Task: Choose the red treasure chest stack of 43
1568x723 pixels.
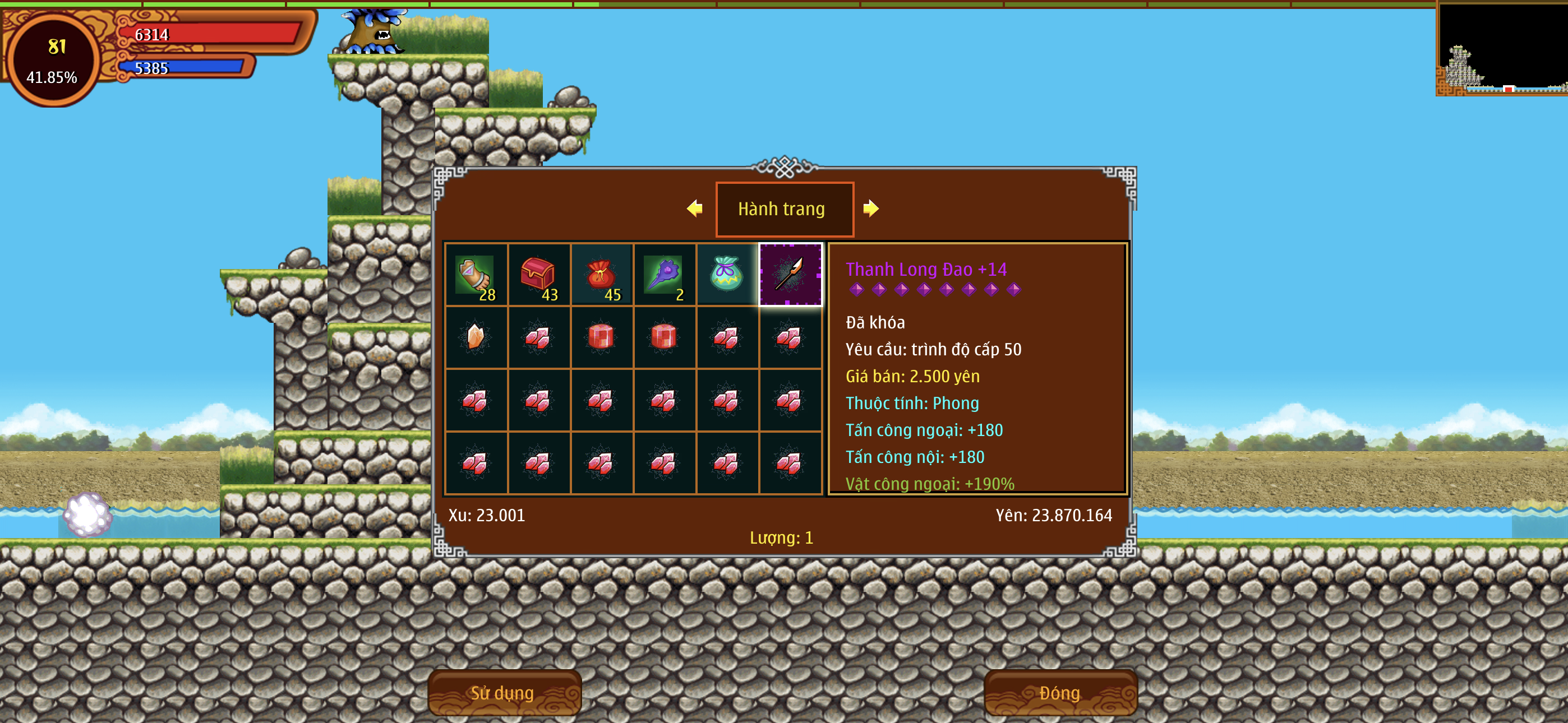Action: (x=539, y=275)
